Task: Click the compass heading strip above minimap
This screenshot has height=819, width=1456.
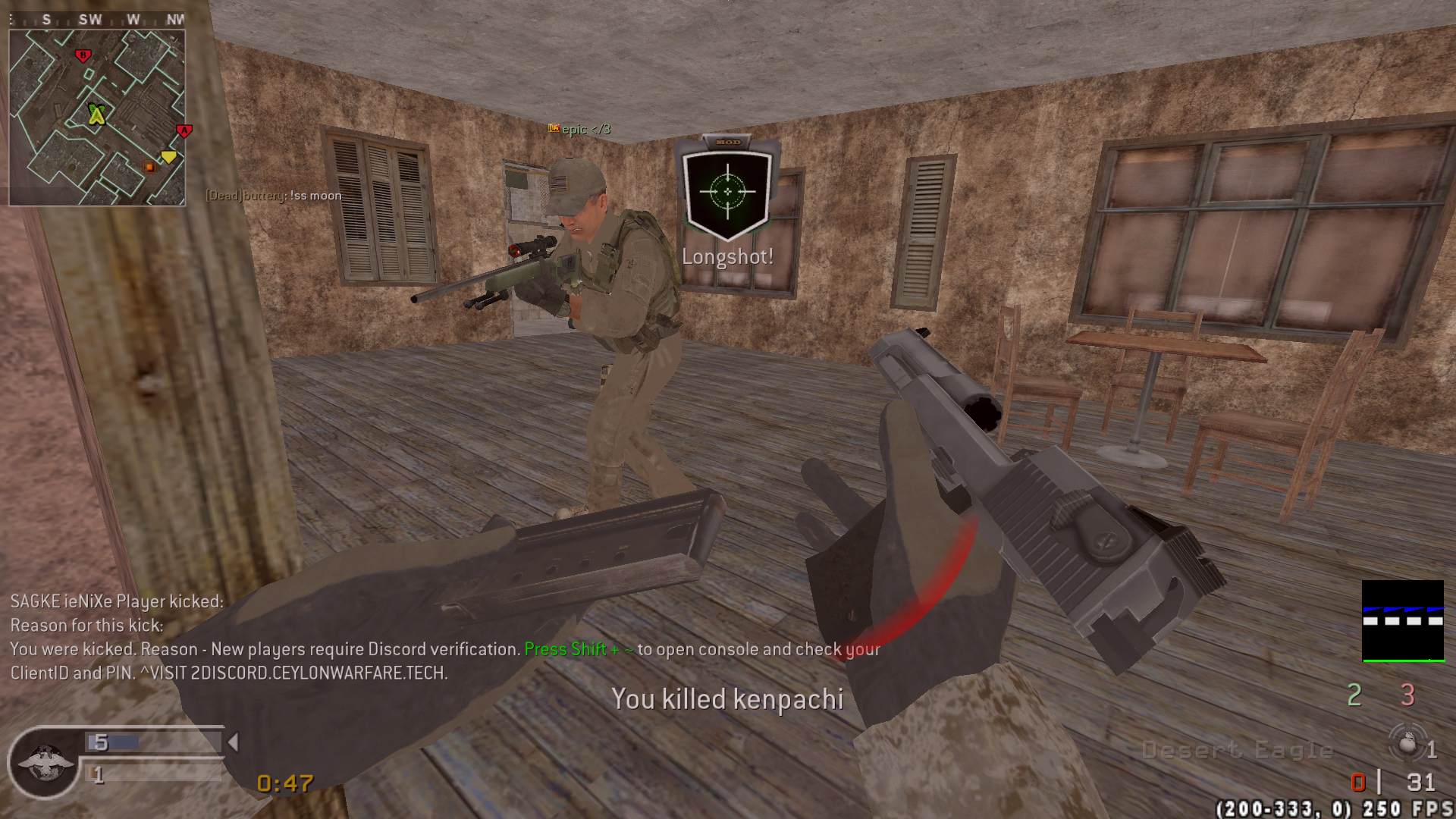Action: pos(97,20)
